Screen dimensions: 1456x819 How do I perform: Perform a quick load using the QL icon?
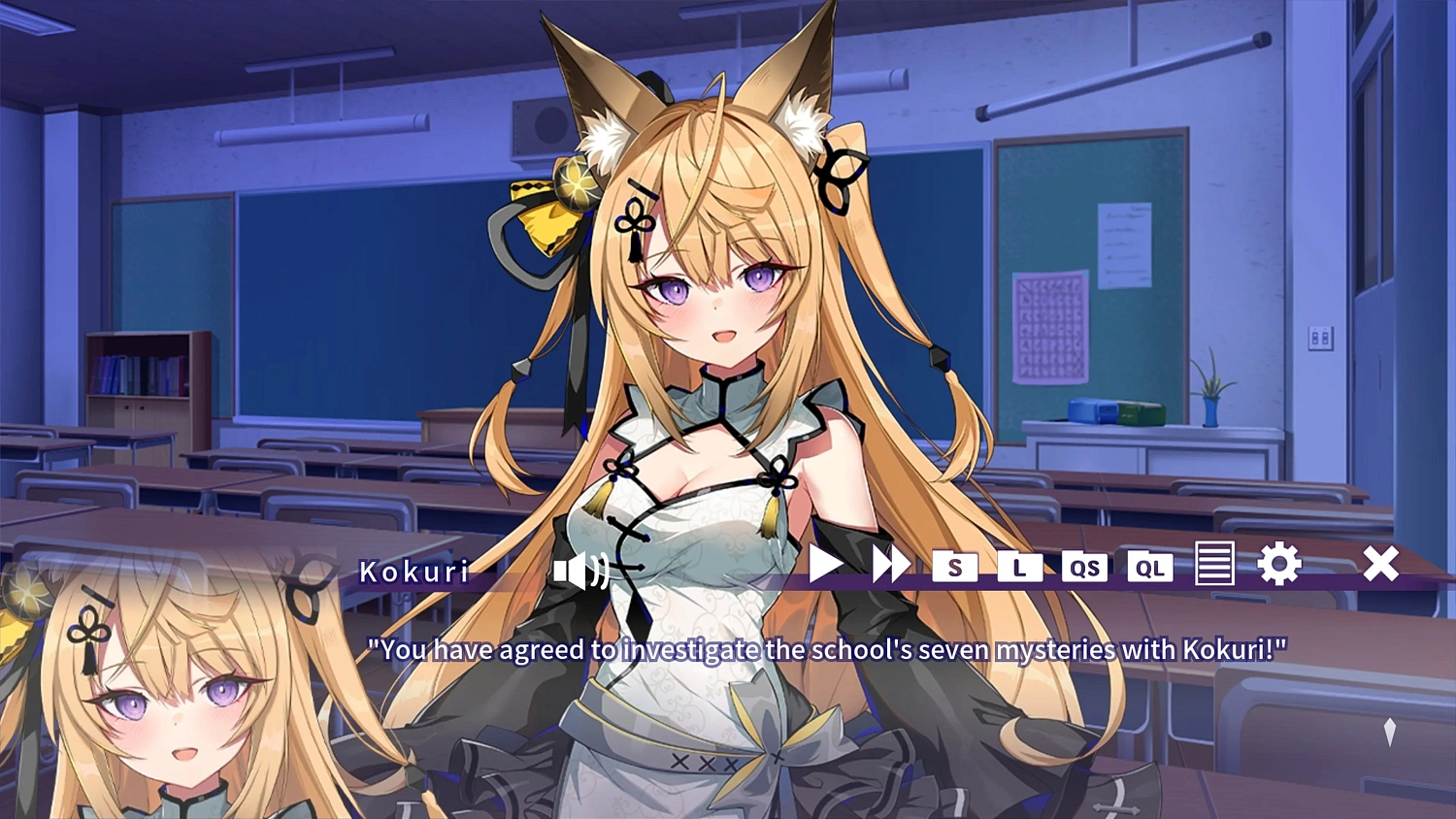tap(1150, 568)
